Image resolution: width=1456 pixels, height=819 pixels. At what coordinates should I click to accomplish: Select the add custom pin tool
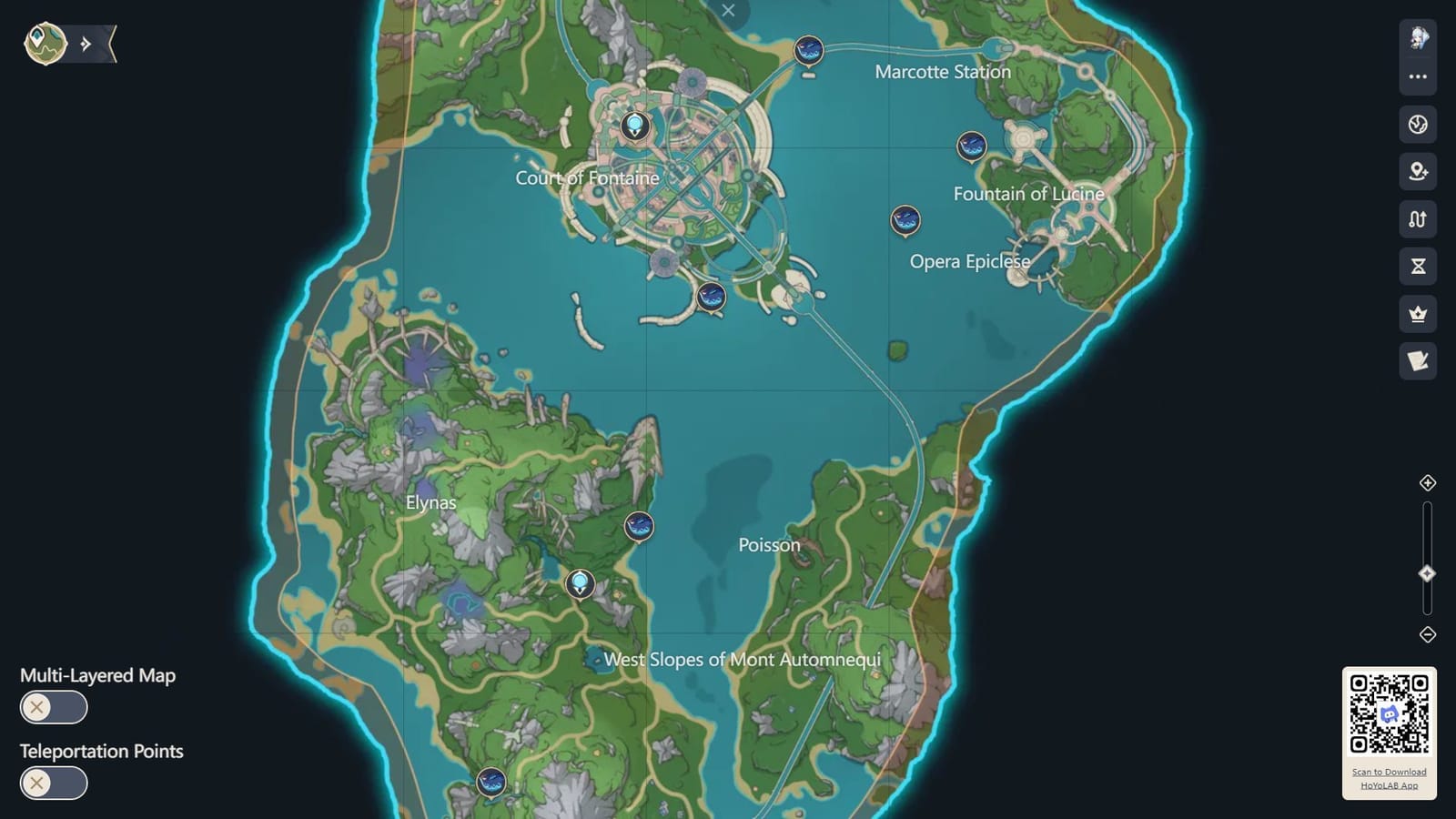point(1417,173)
